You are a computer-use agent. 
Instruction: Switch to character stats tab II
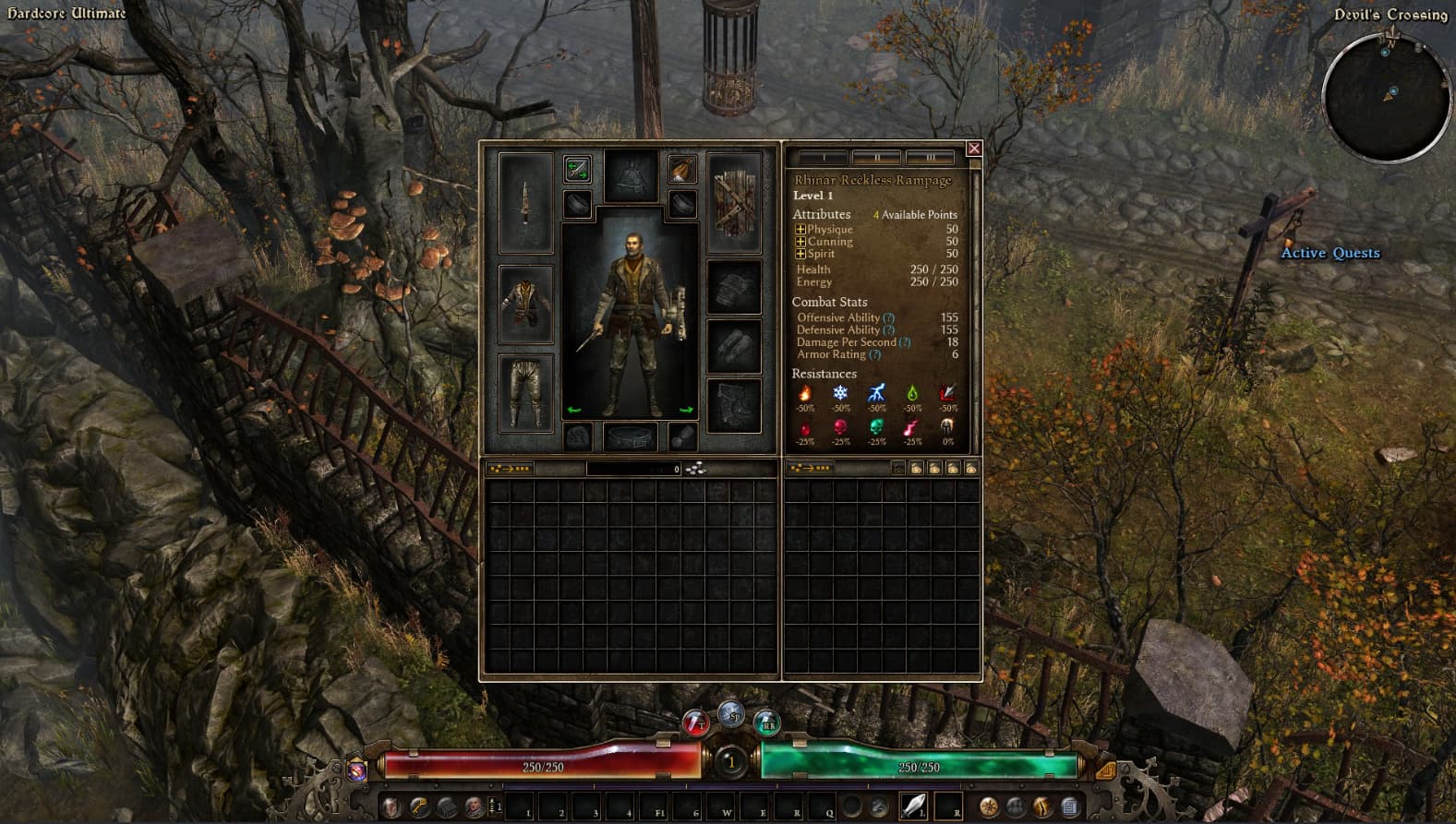[x=876, y=158]
